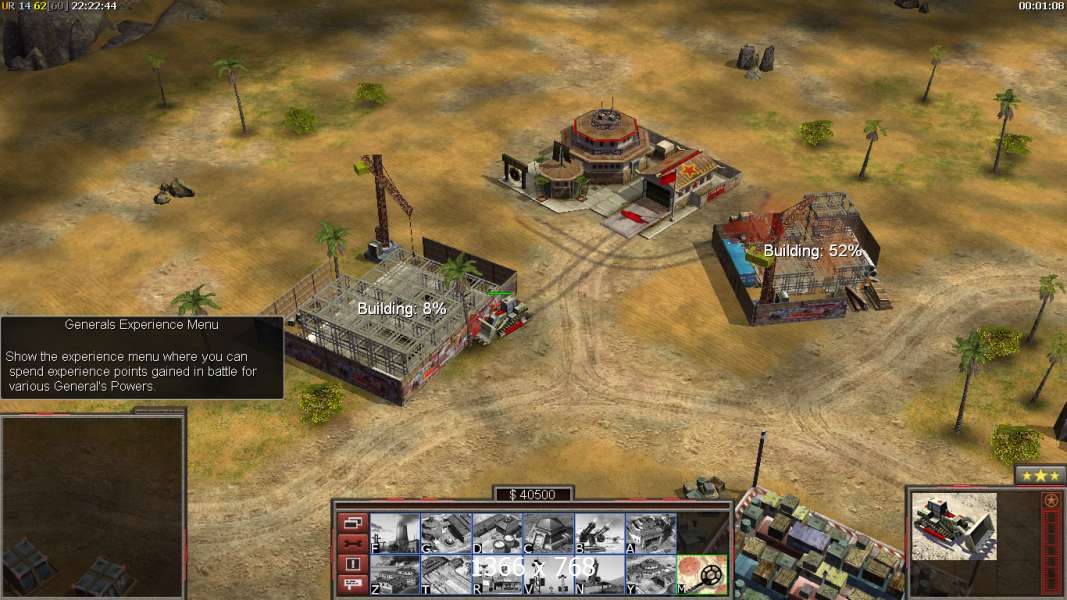
Task: Select the cooling tower build icon marked F
Action: pyautogui.click(x=395, y=533)
